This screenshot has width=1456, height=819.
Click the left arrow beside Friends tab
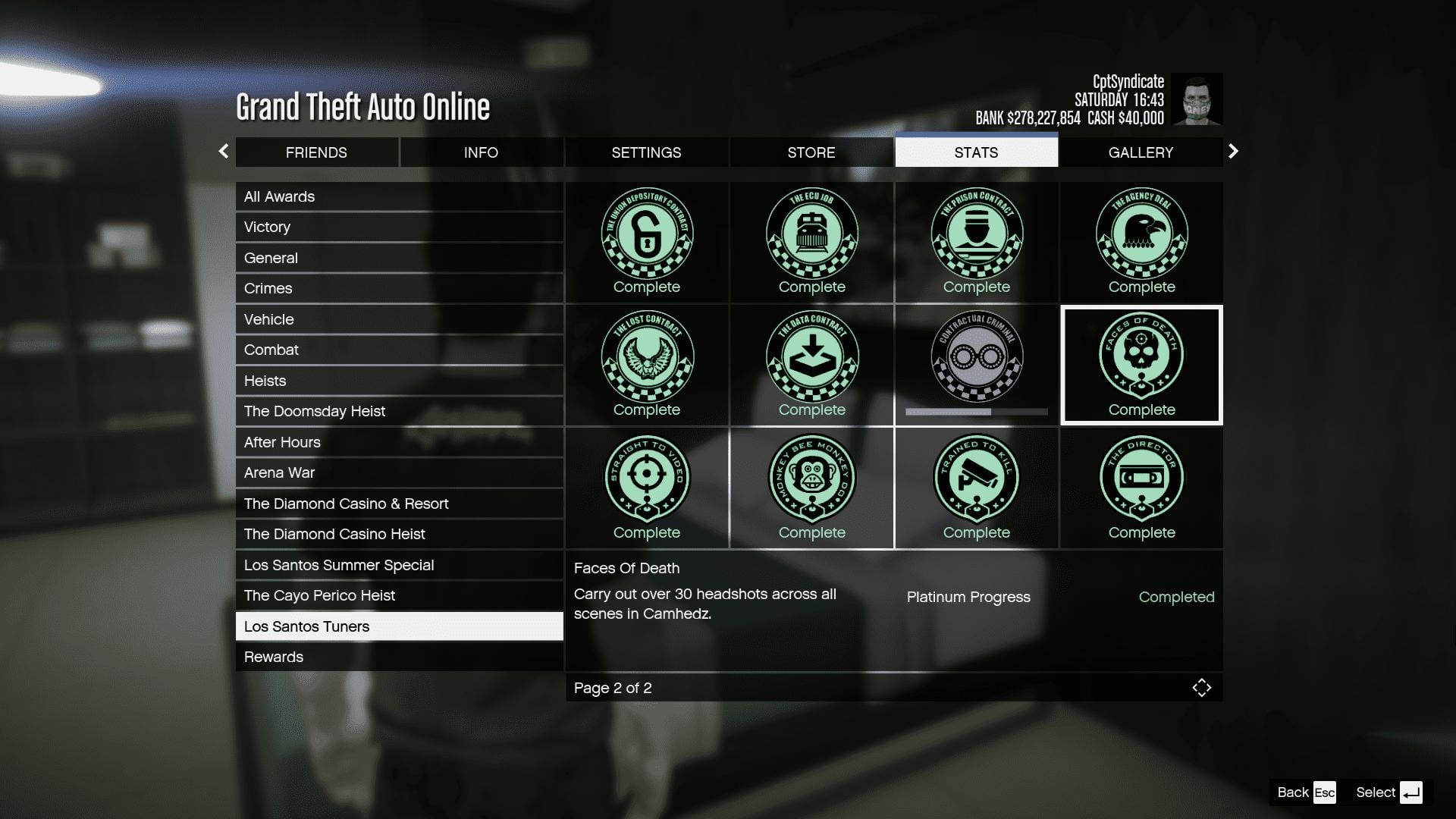[x=224, y=152]
